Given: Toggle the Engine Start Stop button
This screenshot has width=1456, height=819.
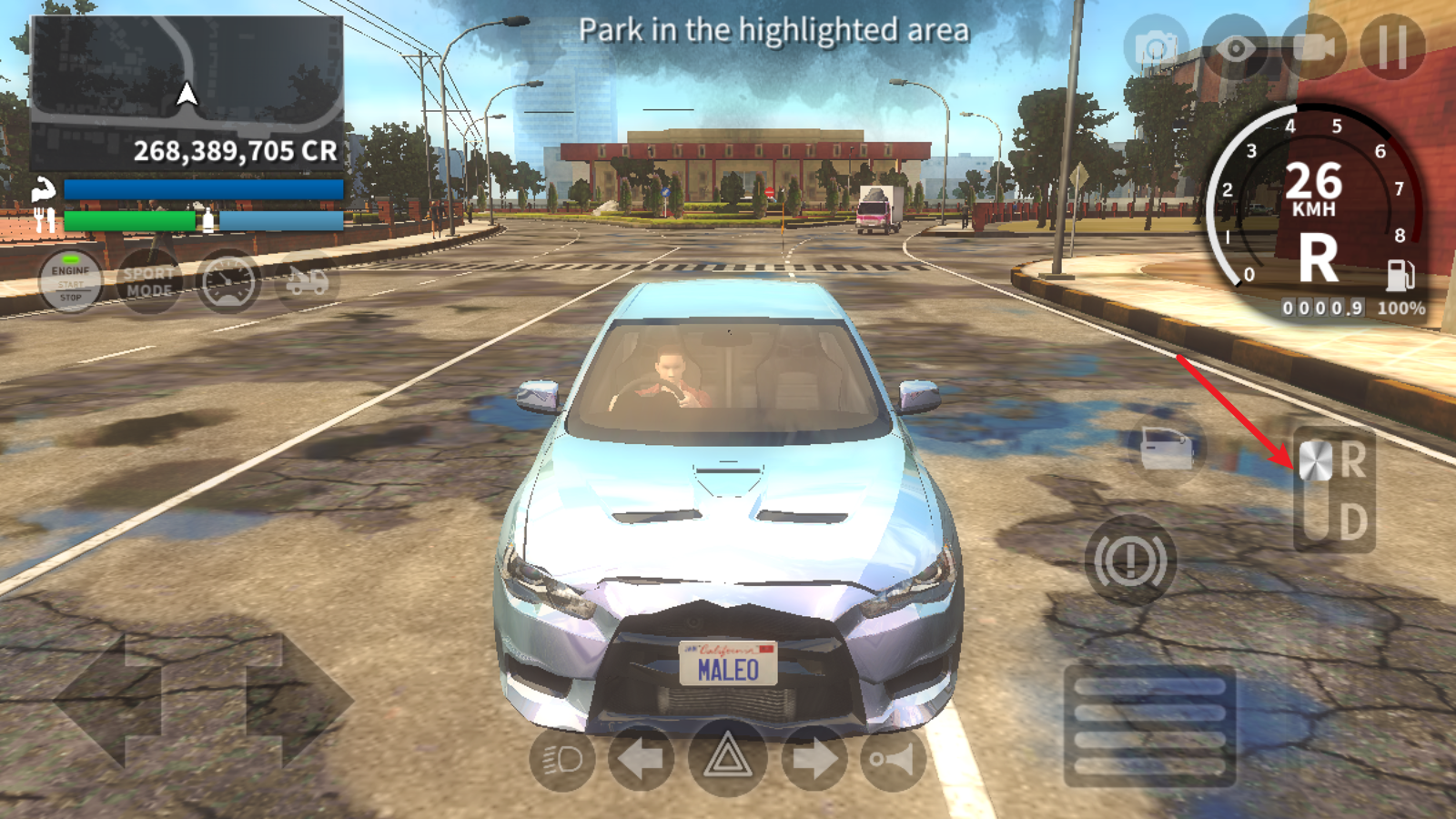Looking at the screenshot, I should click(70, 283).
